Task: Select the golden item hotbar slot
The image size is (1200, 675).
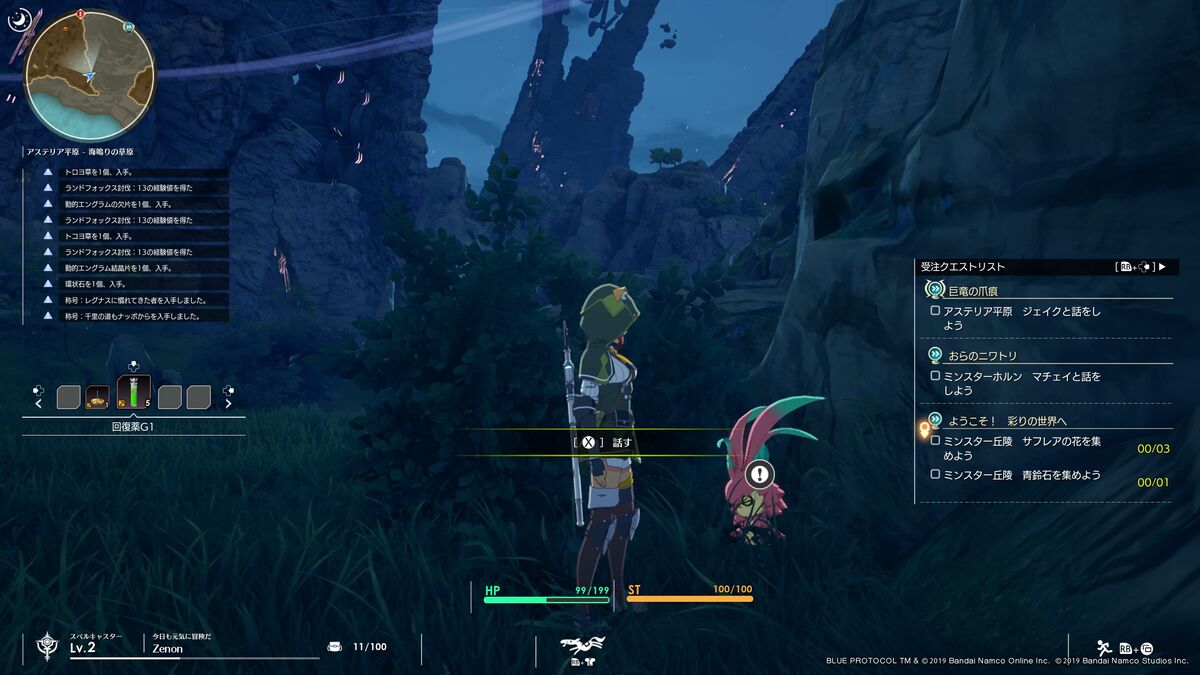Action: point(97,397)
